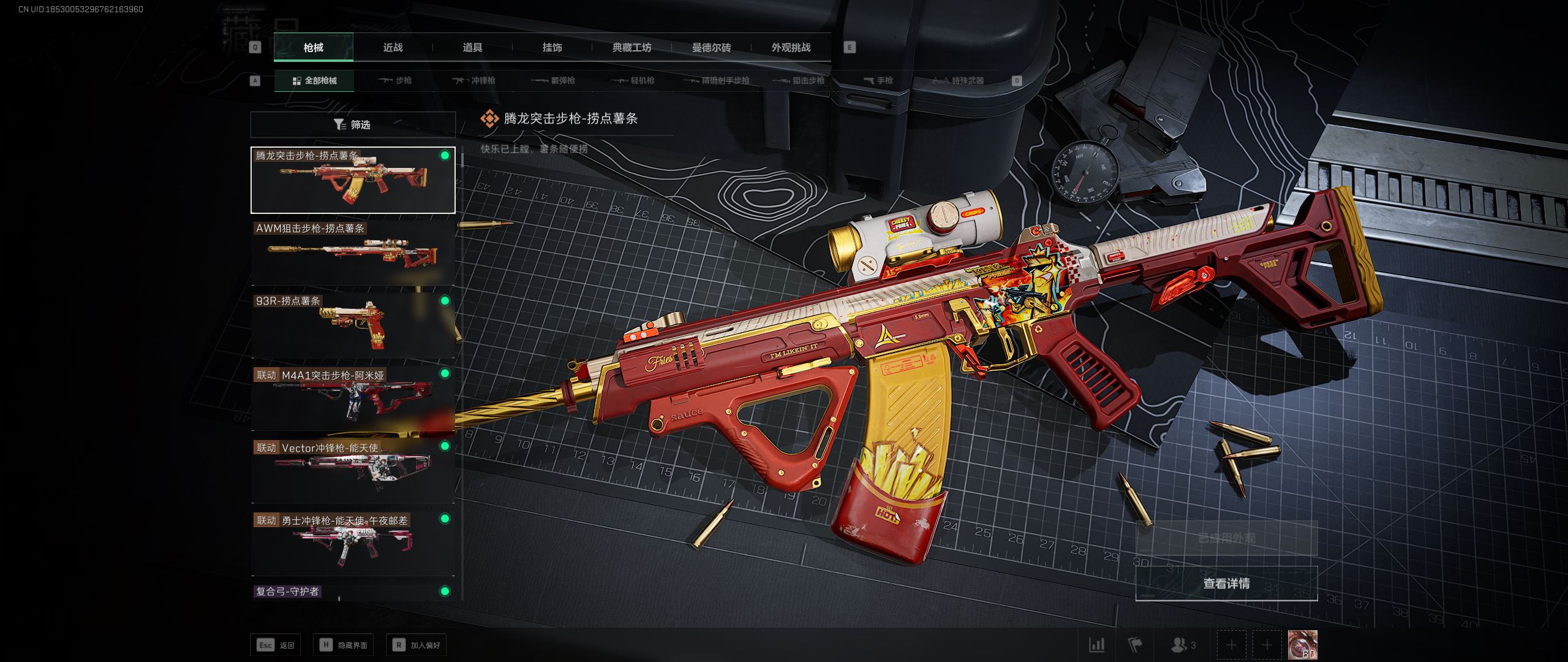
Task: Switch to the 外观挑战 tab
Action: pyautogui.click(x=791, y=47)
